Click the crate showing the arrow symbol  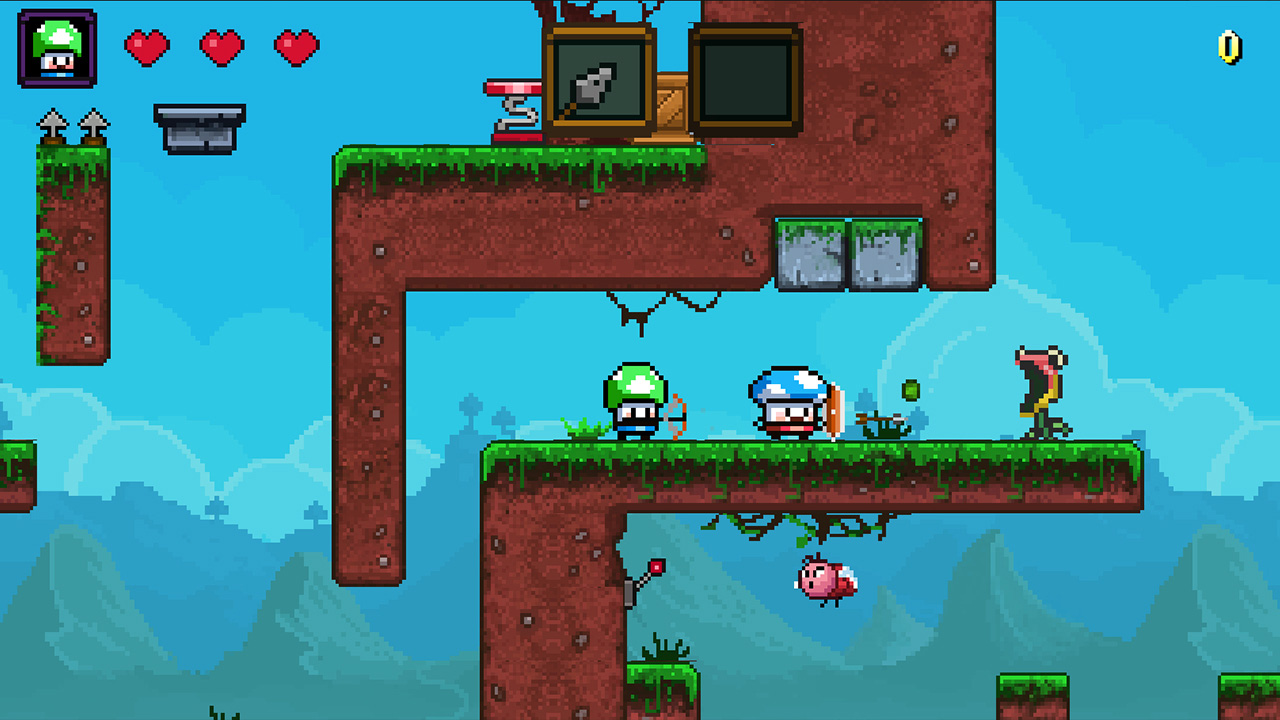coord(597,75)
